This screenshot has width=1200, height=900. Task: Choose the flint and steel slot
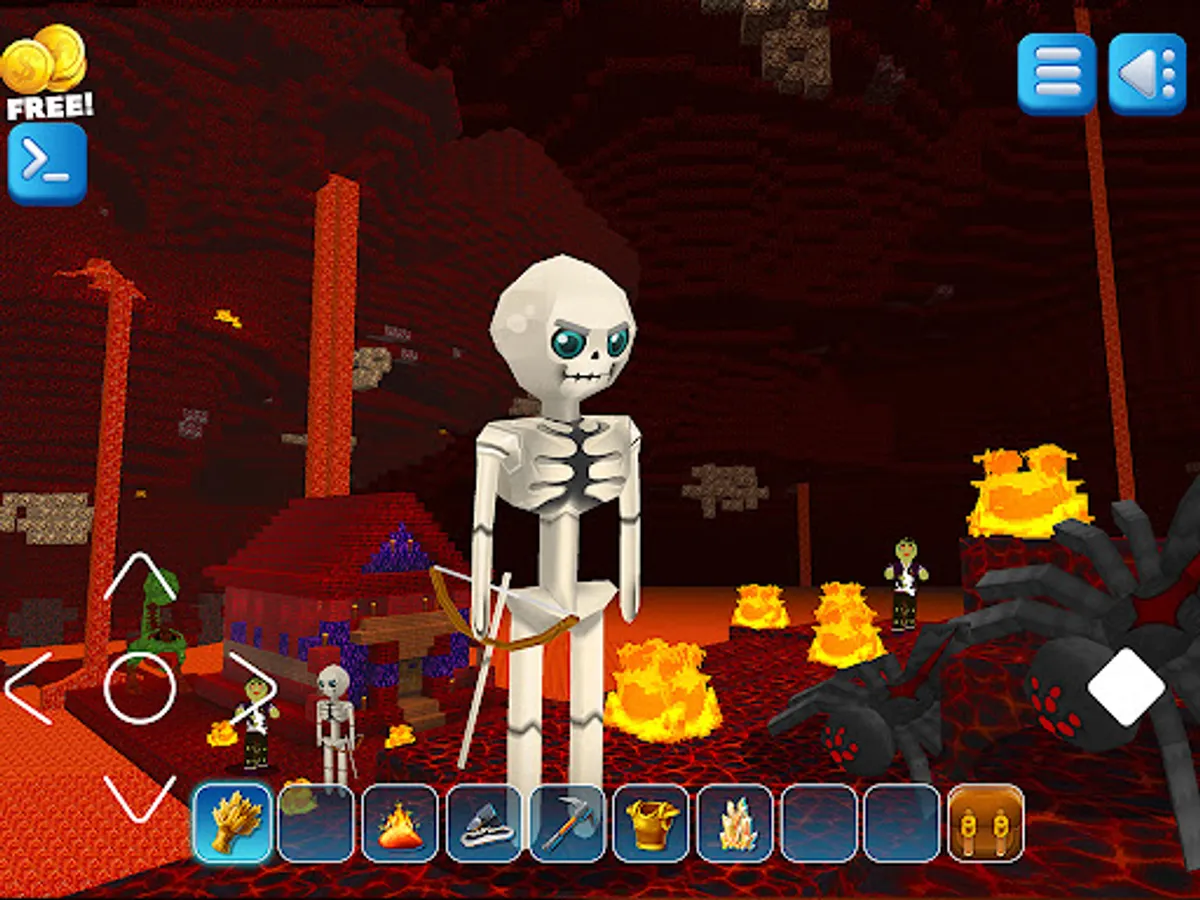(484, 823)
